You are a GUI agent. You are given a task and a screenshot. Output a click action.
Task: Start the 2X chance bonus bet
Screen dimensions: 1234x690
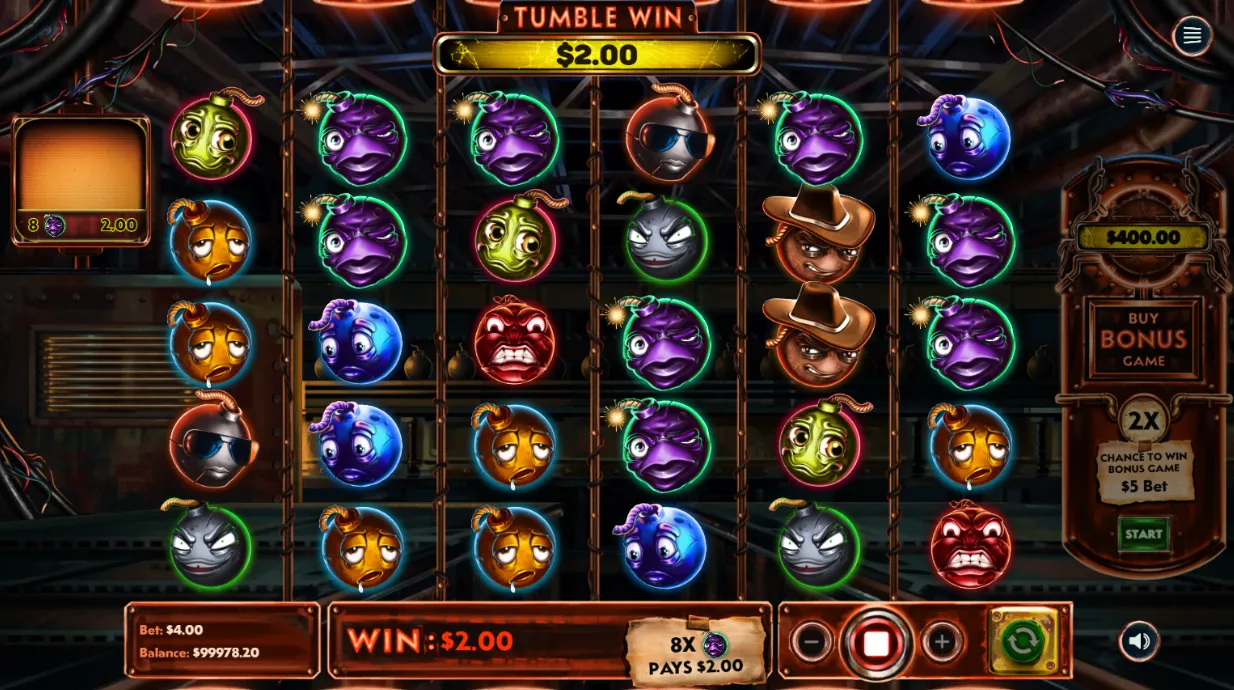[1143, 534]
